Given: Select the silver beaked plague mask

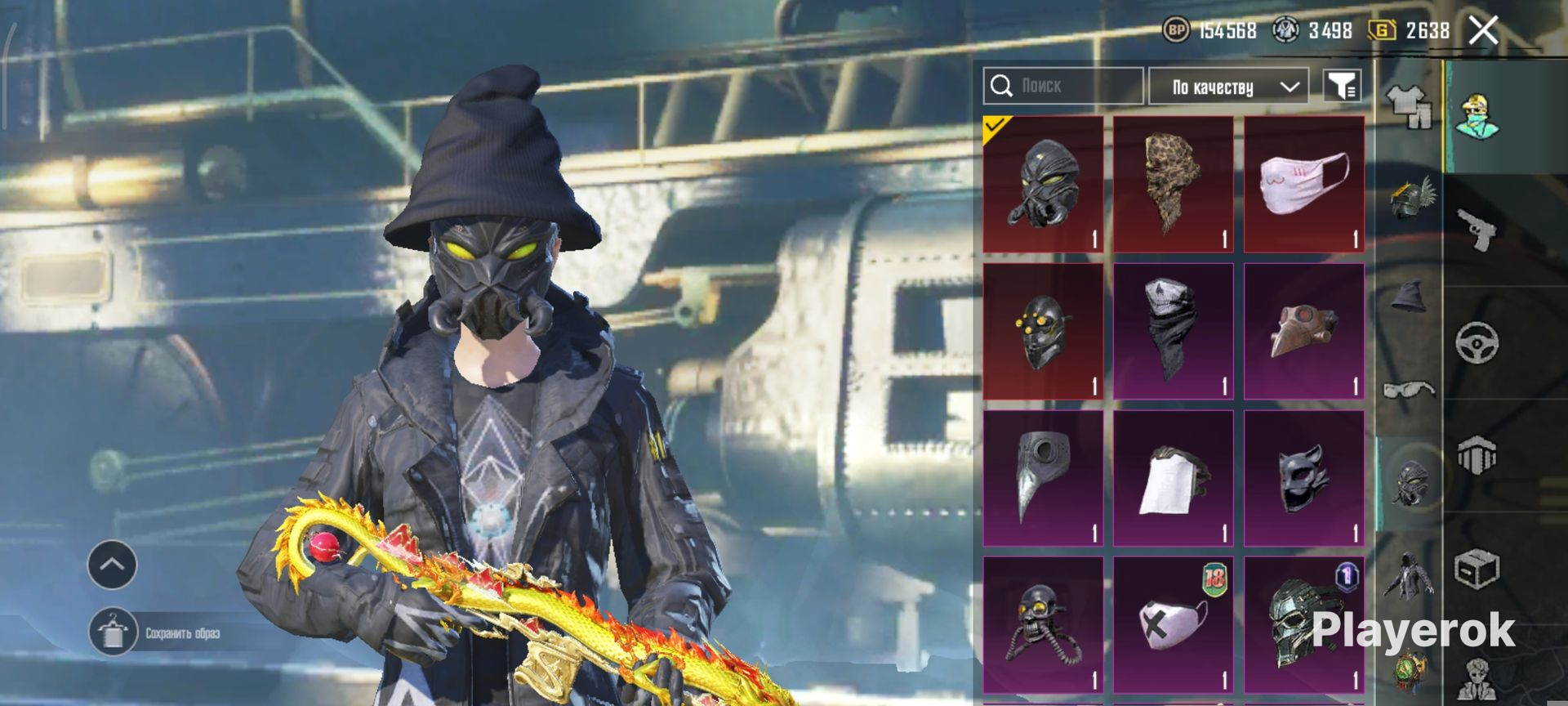Looking at the screenshot, I should pyautogui.click(x=1043, y=478).
